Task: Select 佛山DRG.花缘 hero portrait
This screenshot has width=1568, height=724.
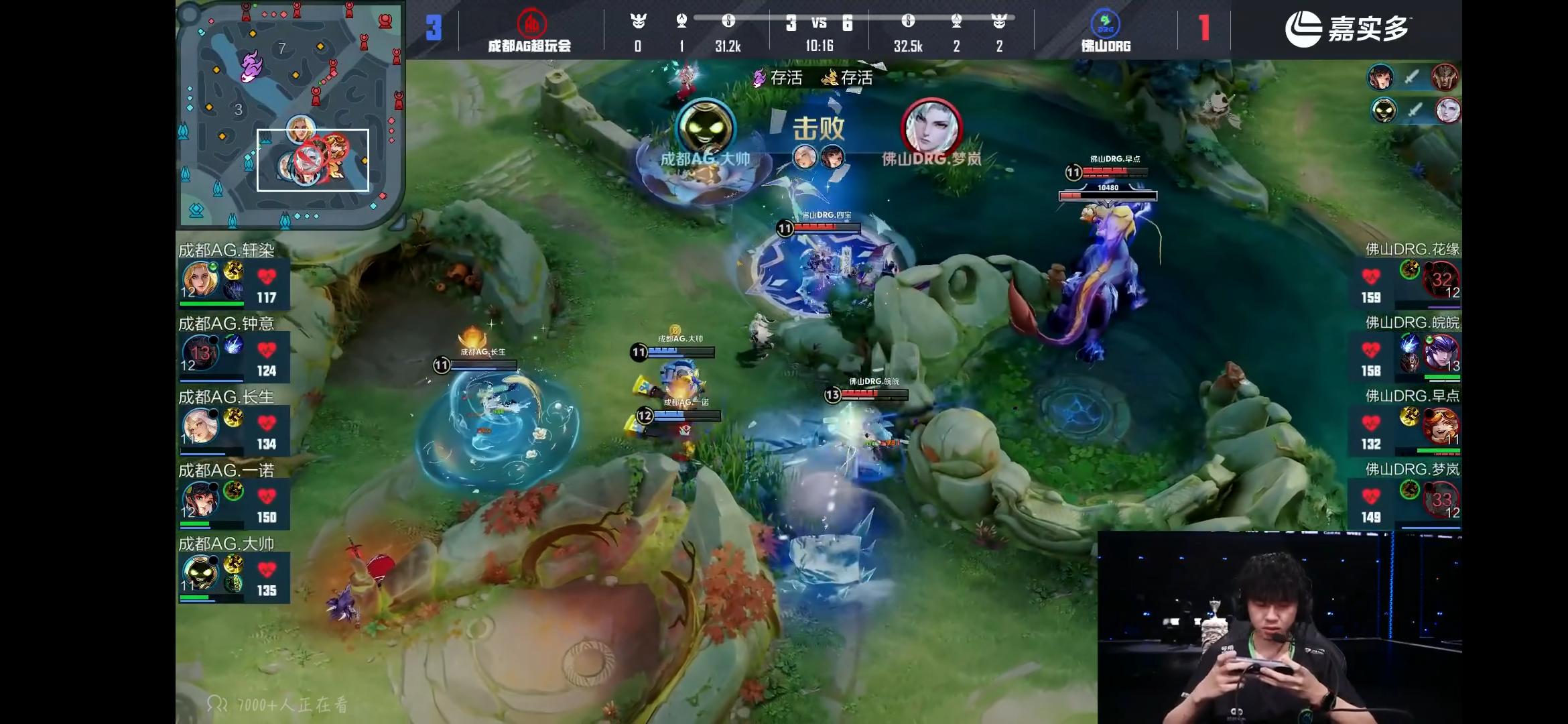Action: pos(1441,280)
